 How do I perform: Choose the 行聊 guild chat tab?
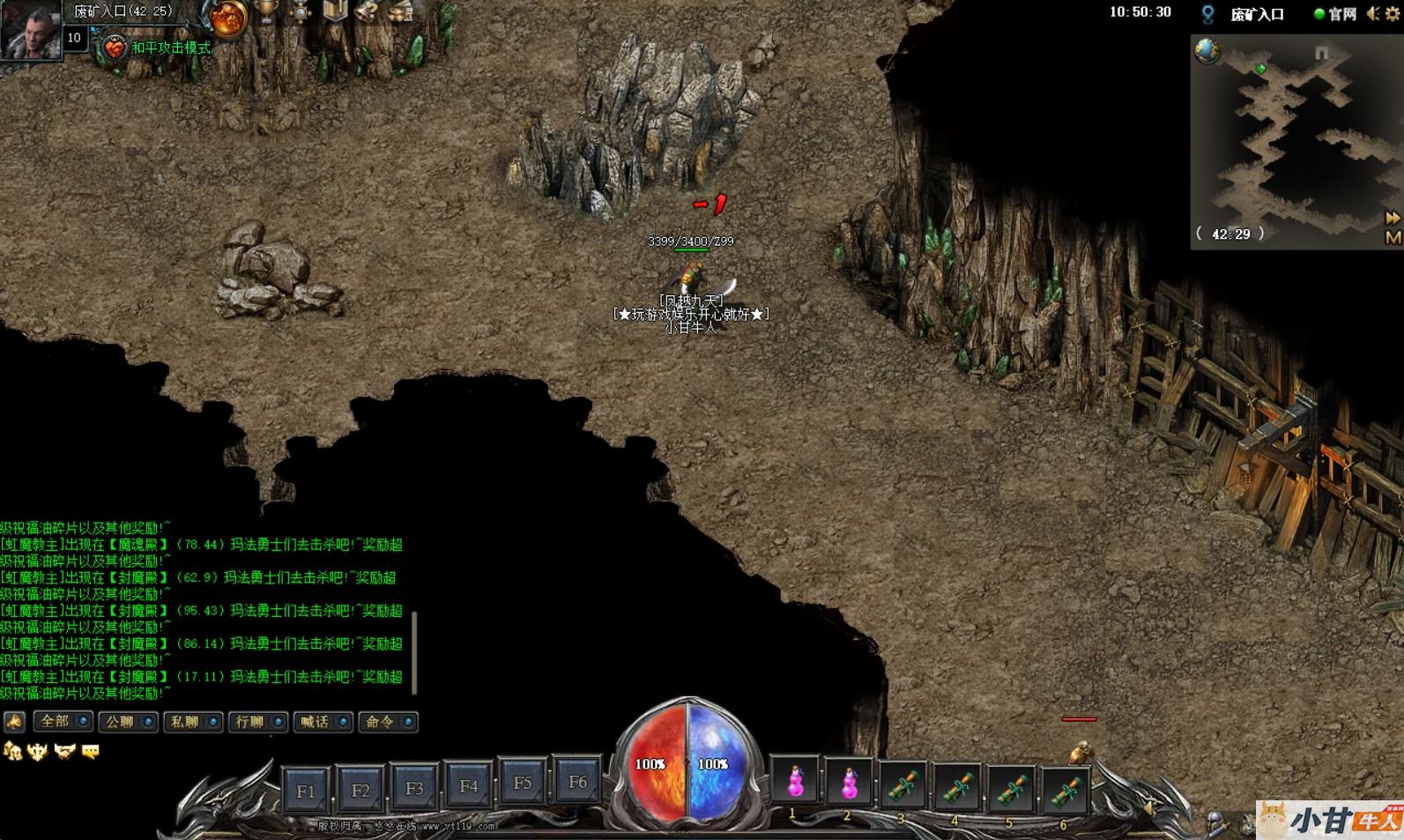[257, 722]
